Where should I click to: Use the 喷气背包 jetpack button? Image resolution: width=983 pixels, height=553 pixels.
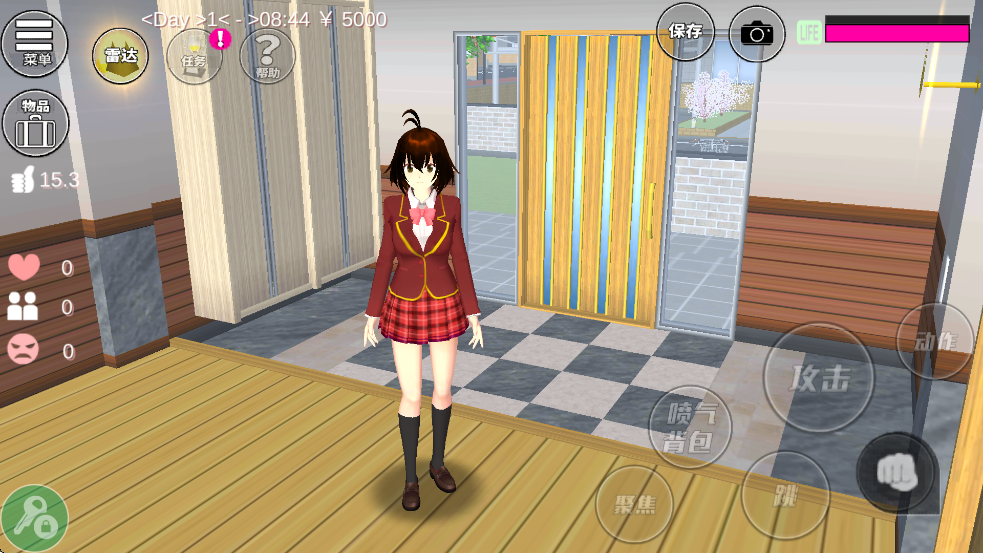coord(690,427)
